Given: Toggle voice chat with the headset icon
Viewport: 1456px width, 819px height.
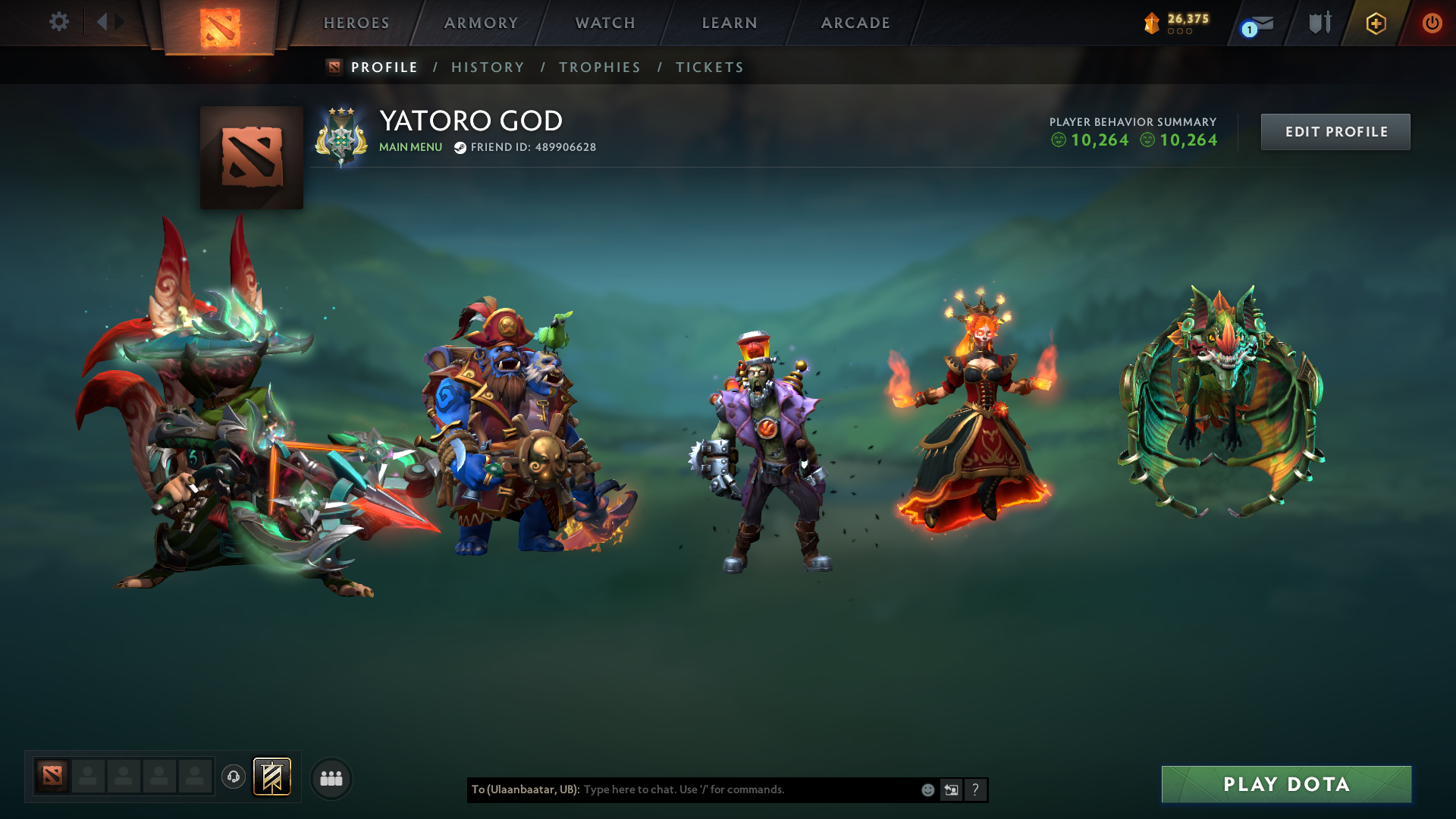Looking at the screenshot, I should pyautogui.click(x=233, y=777).
